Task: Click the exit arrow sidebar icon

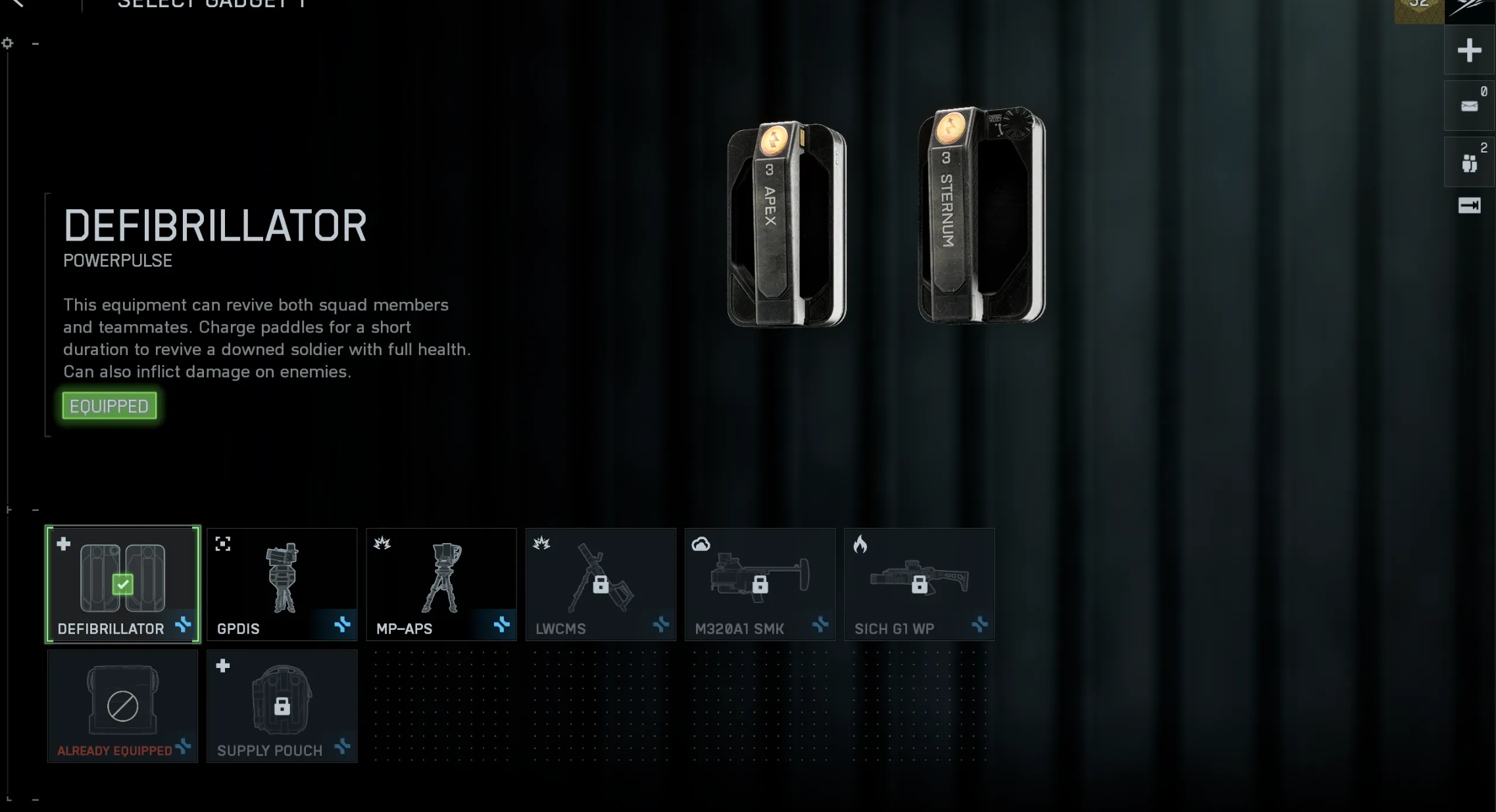Action: [1469, 206]
